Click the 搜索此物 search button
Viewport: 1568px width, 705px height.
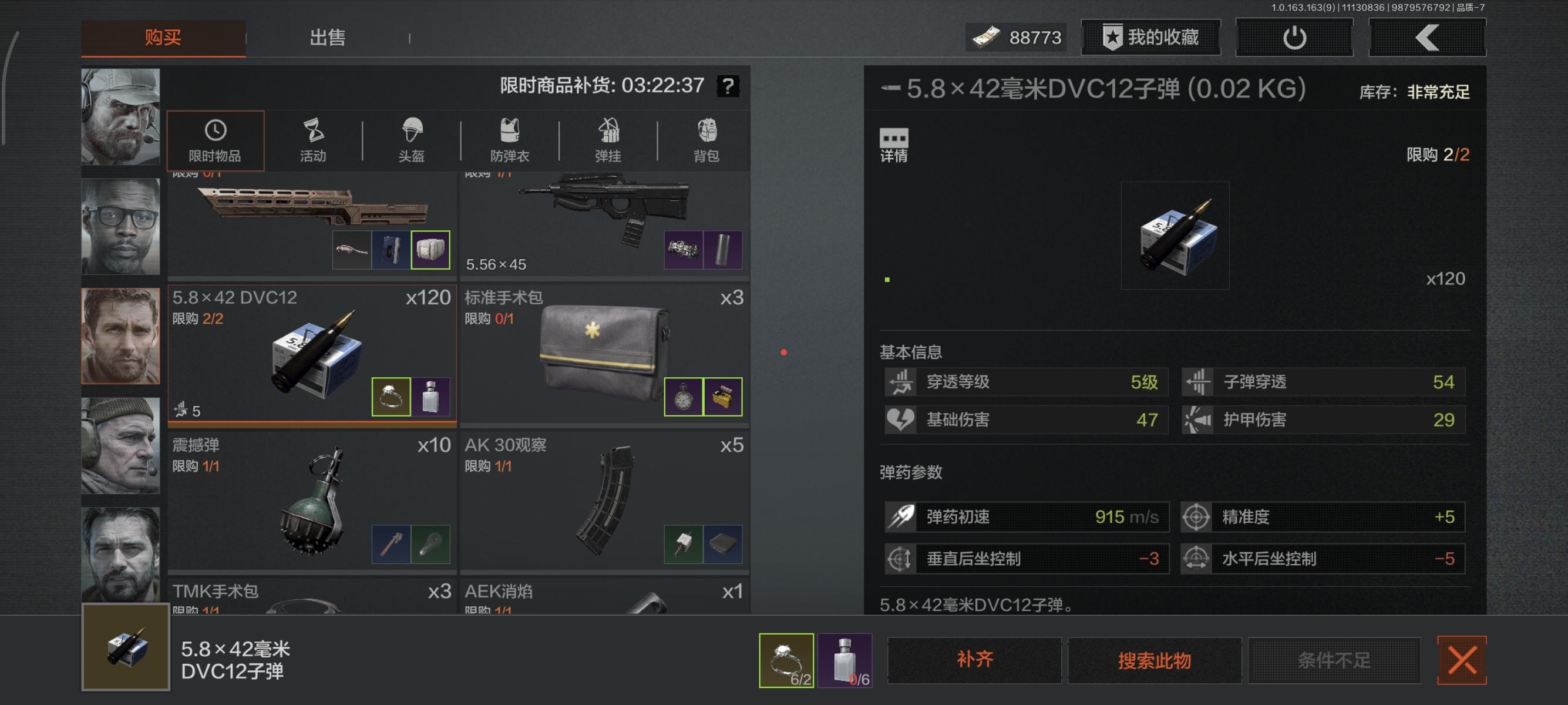click(x=1155, y=660)
